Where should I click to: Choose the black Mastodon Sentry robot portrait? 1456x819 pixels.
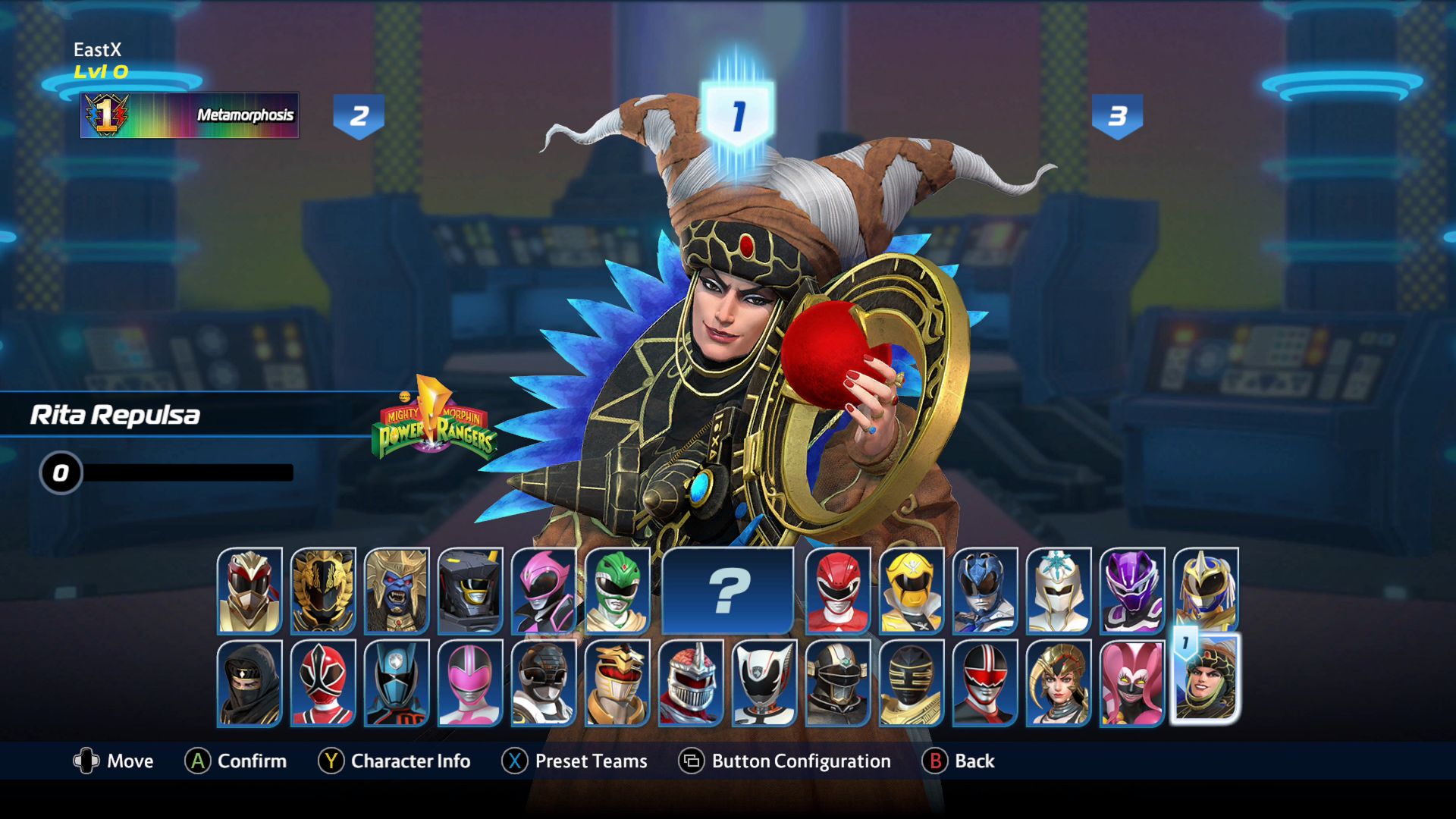click(x=470, y=591)
